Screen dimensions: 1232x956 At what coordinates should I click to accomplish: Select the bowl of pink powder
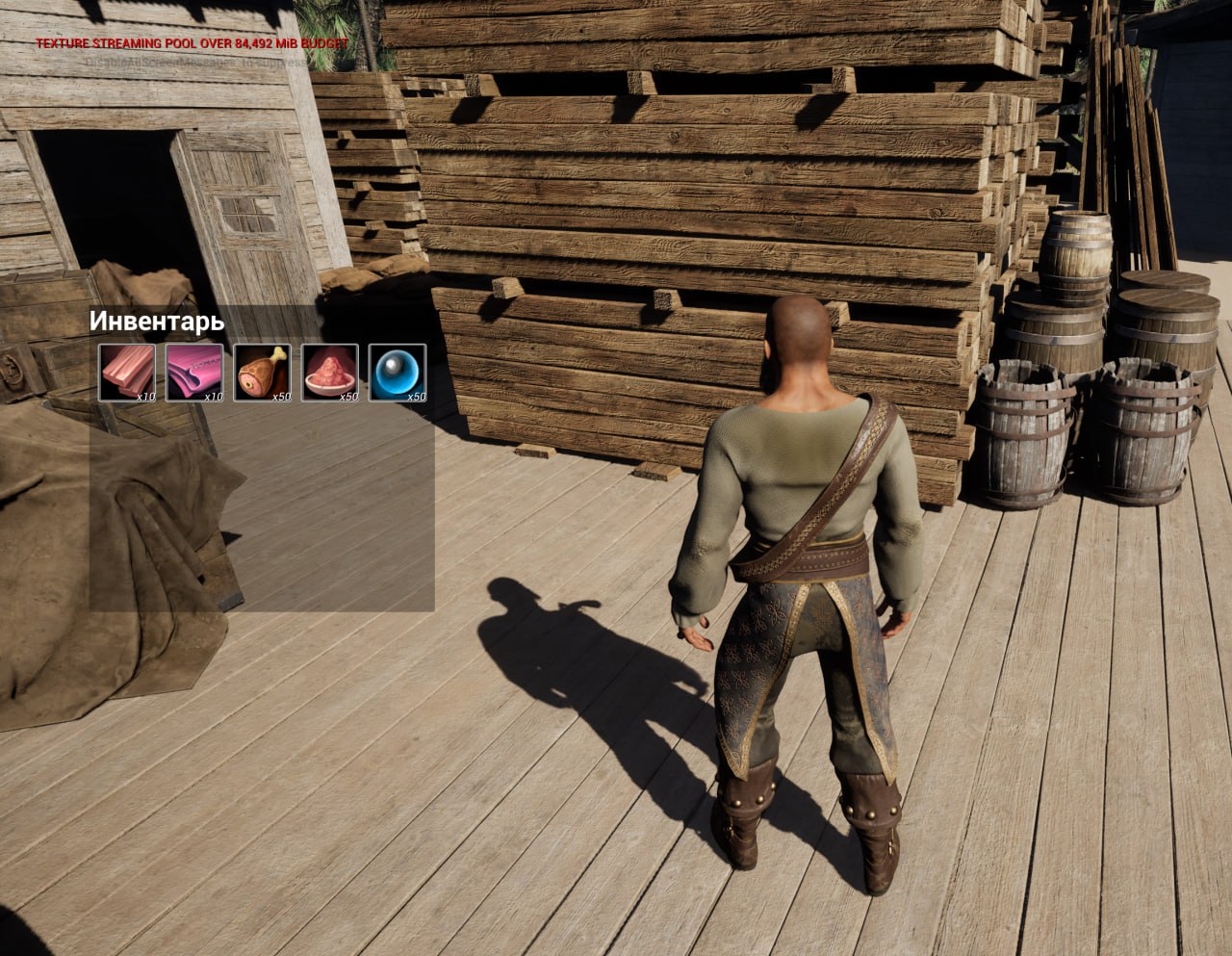click(329, 372)
